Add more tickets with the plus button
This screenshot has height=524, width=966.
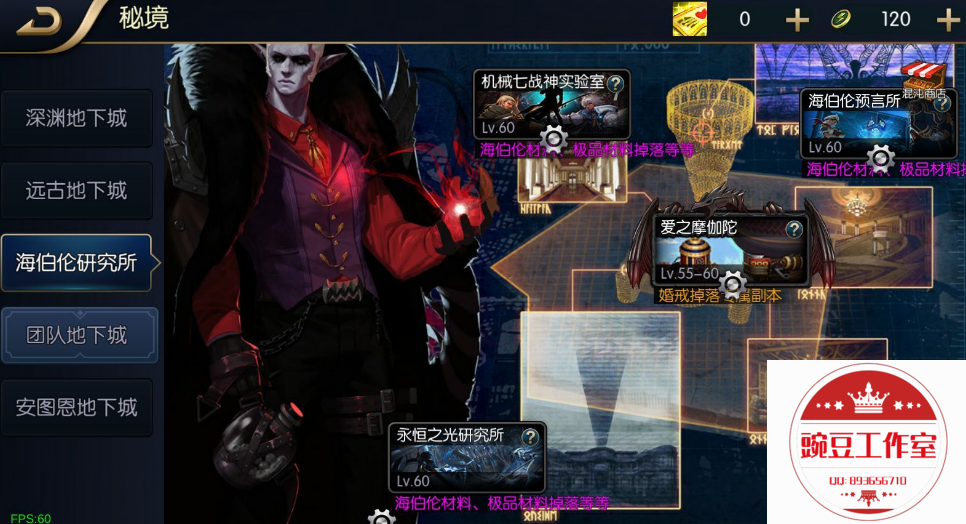[x=797, y=20]
